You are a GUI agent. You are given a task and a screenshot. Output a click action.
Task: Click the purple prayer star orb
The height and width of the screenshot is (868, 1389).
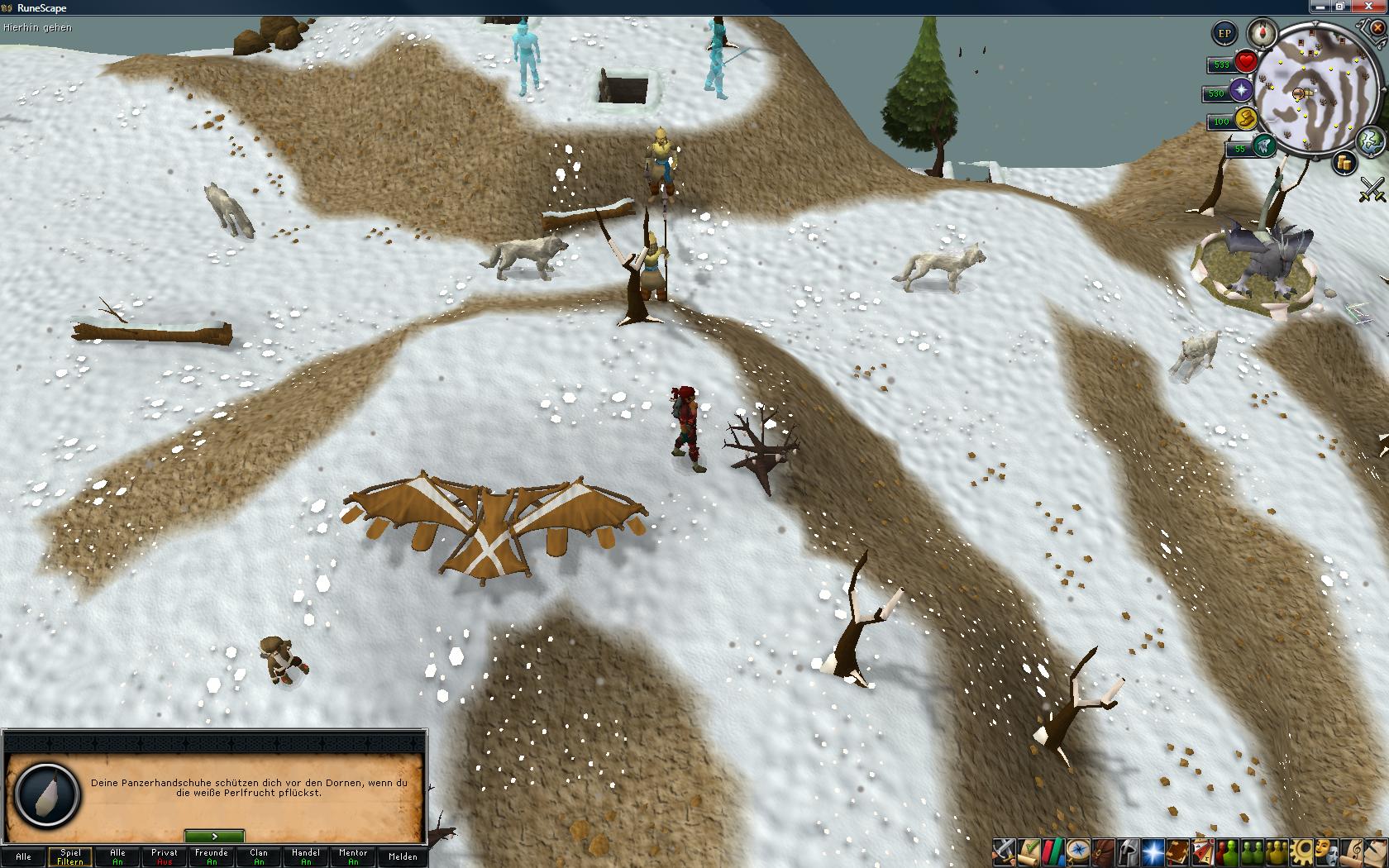(1242, 89)
